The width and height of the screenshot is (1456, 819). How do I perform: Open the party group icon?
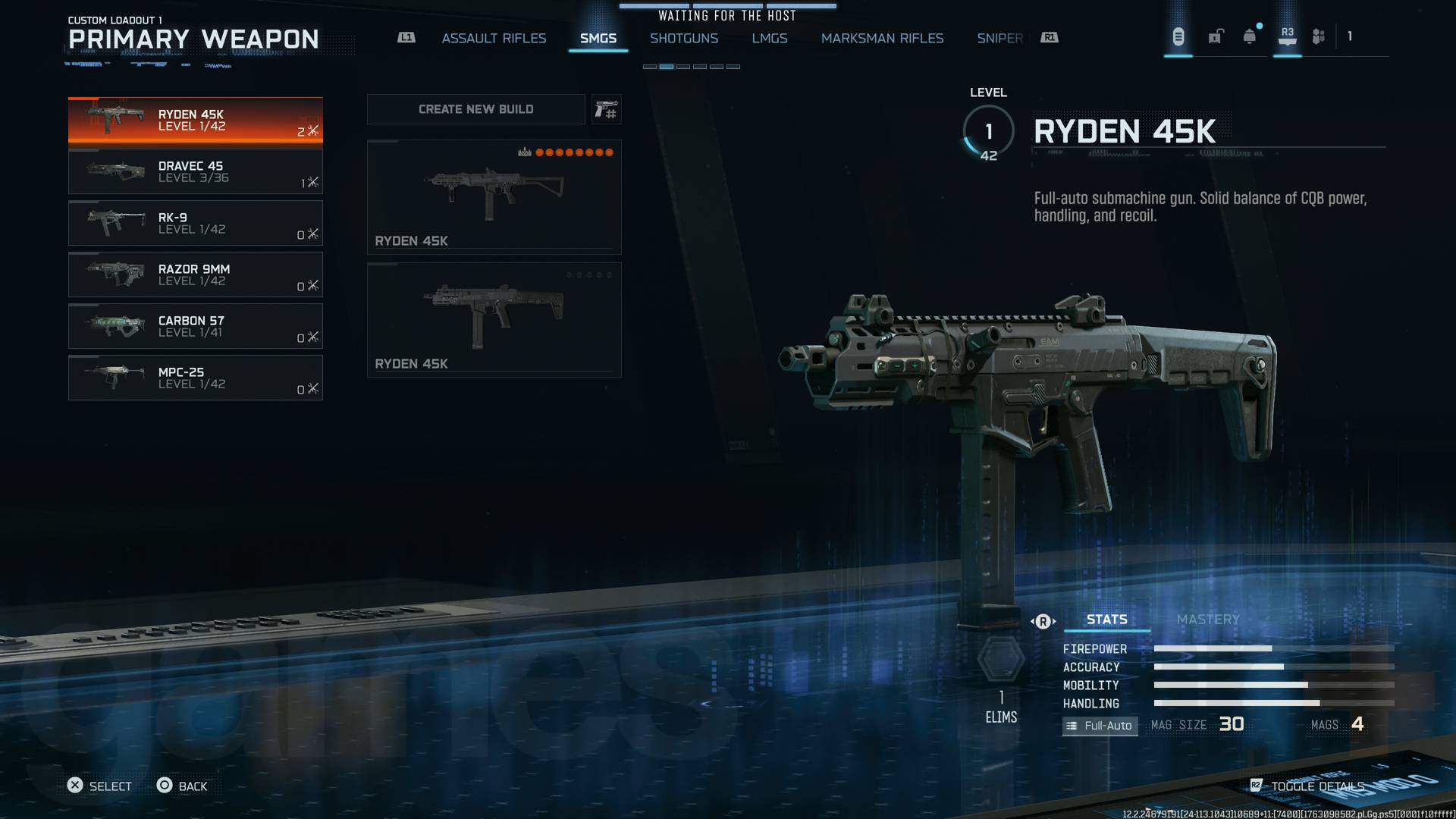click(1317, 36)
